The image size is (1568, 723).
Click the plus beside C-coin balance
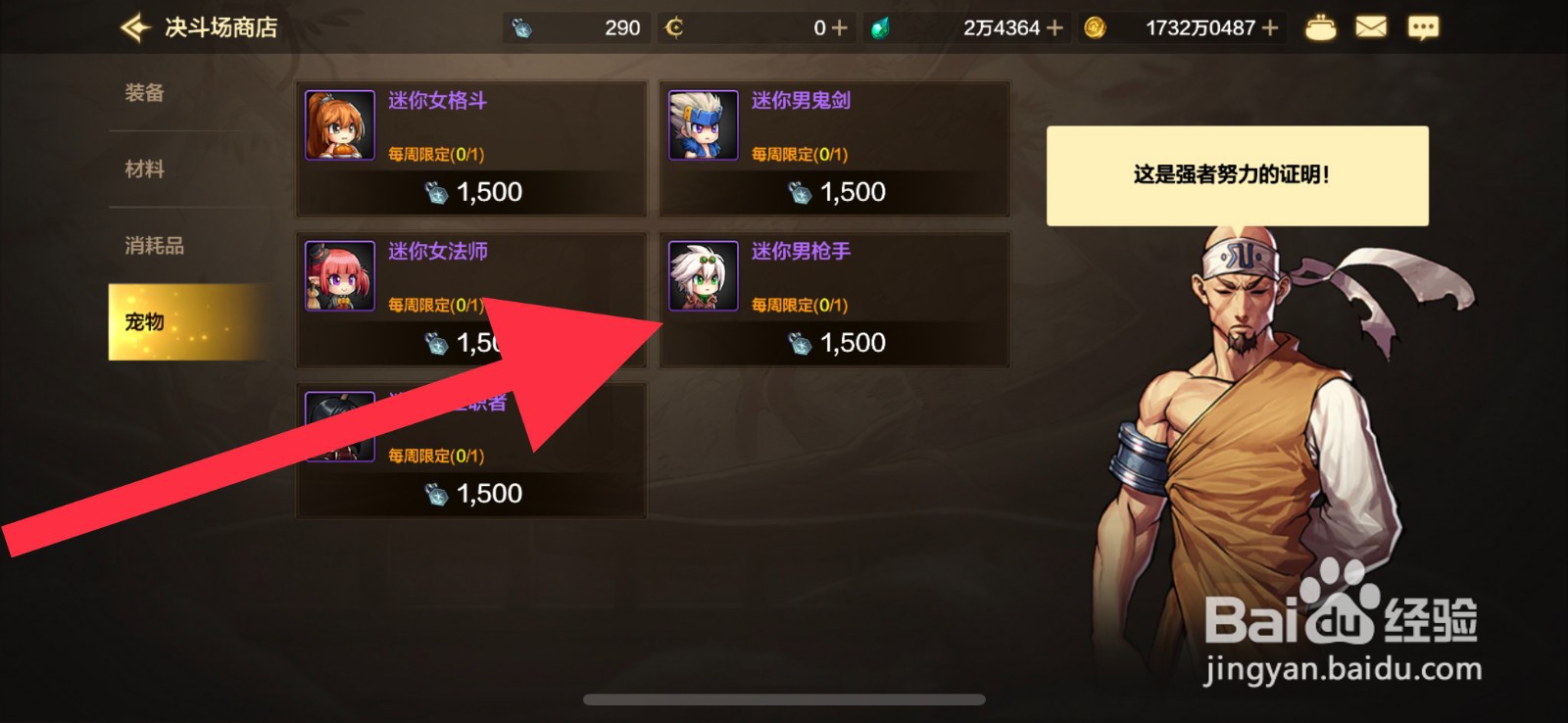pyautogui.click(x=838, y=26)
